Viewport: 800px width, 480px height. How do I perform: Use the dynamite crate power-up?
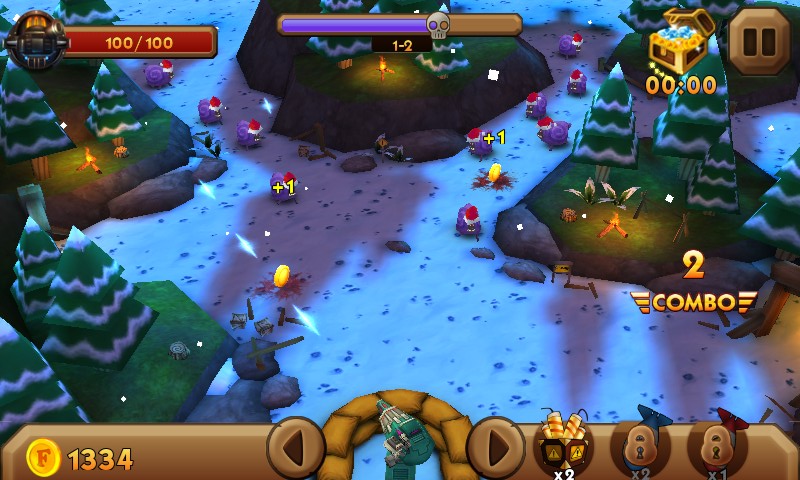[x=563, y=442]
